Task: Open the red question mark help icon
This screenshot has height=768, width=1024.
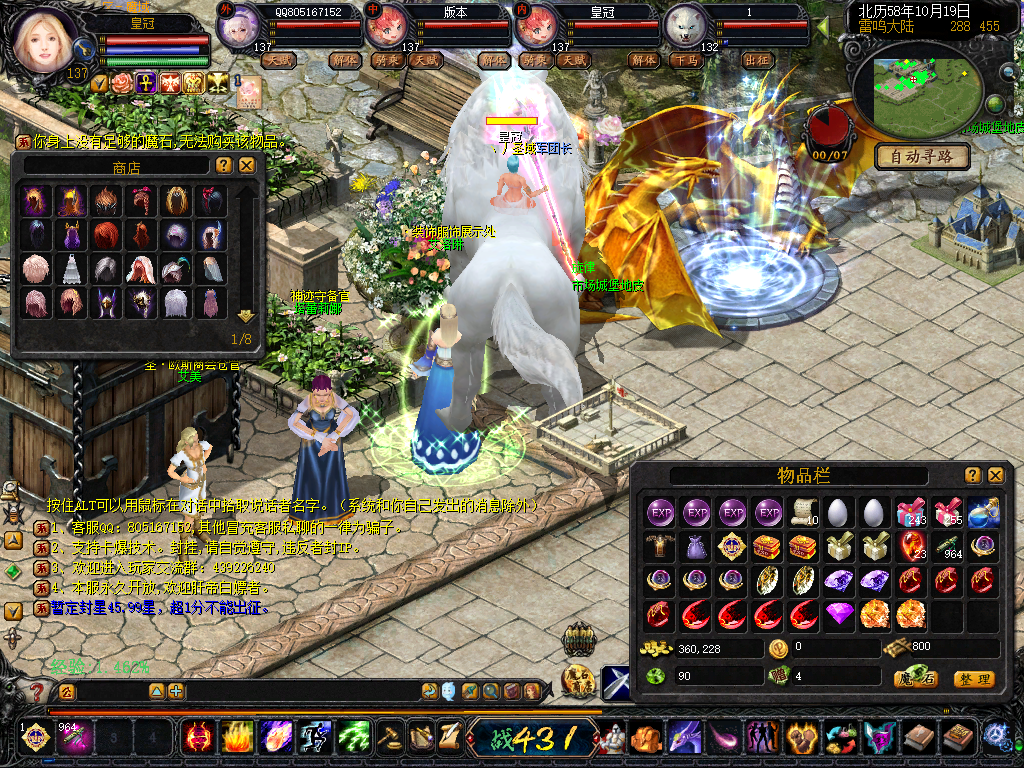Action: click(x=37, y=691)
